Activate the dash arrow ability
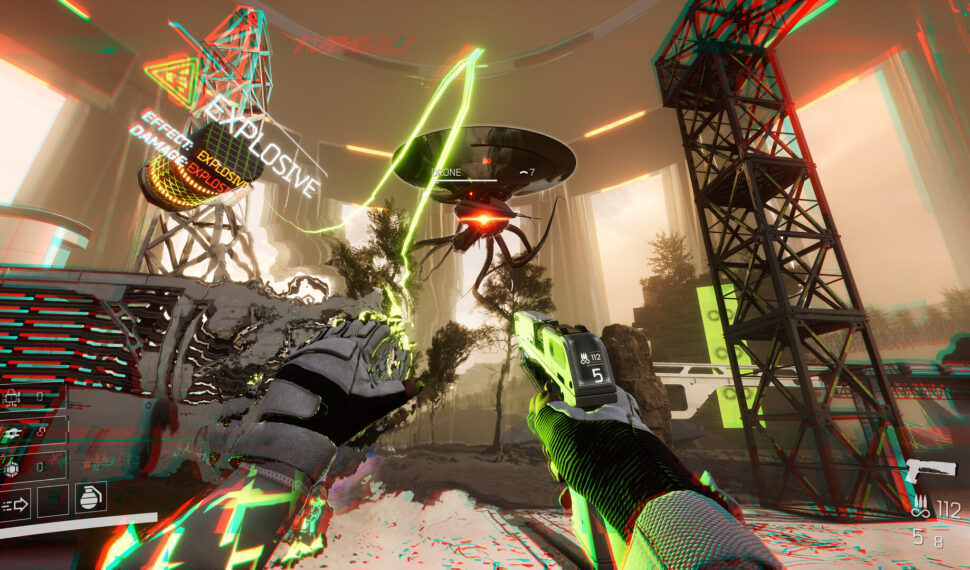Image resolution: width=970 pixels, height=570 pixels. 17,502
